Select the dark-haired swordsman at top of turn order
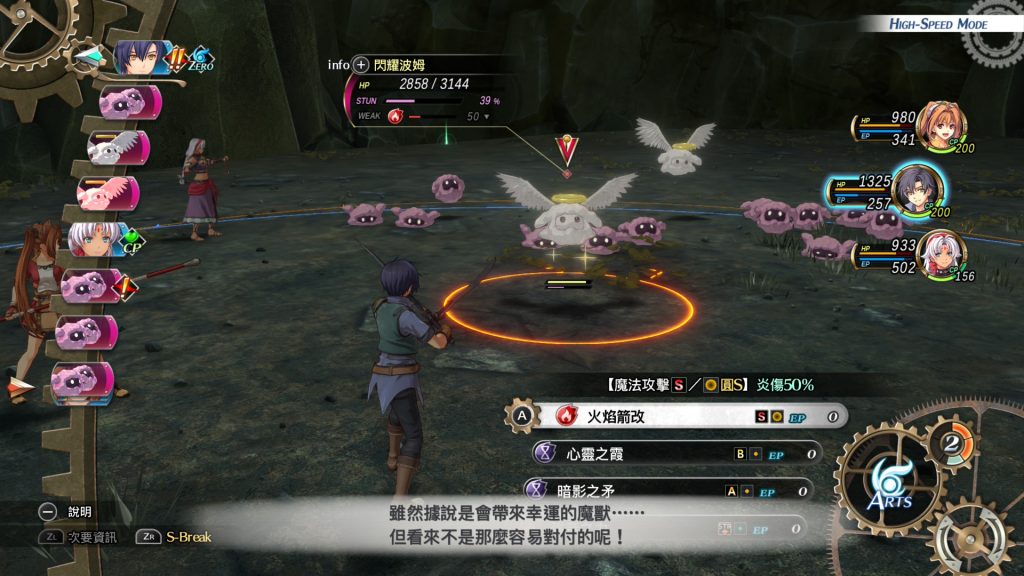This screenshot has width=1024, height=576. pyautogui.click(x=138, y=58)
